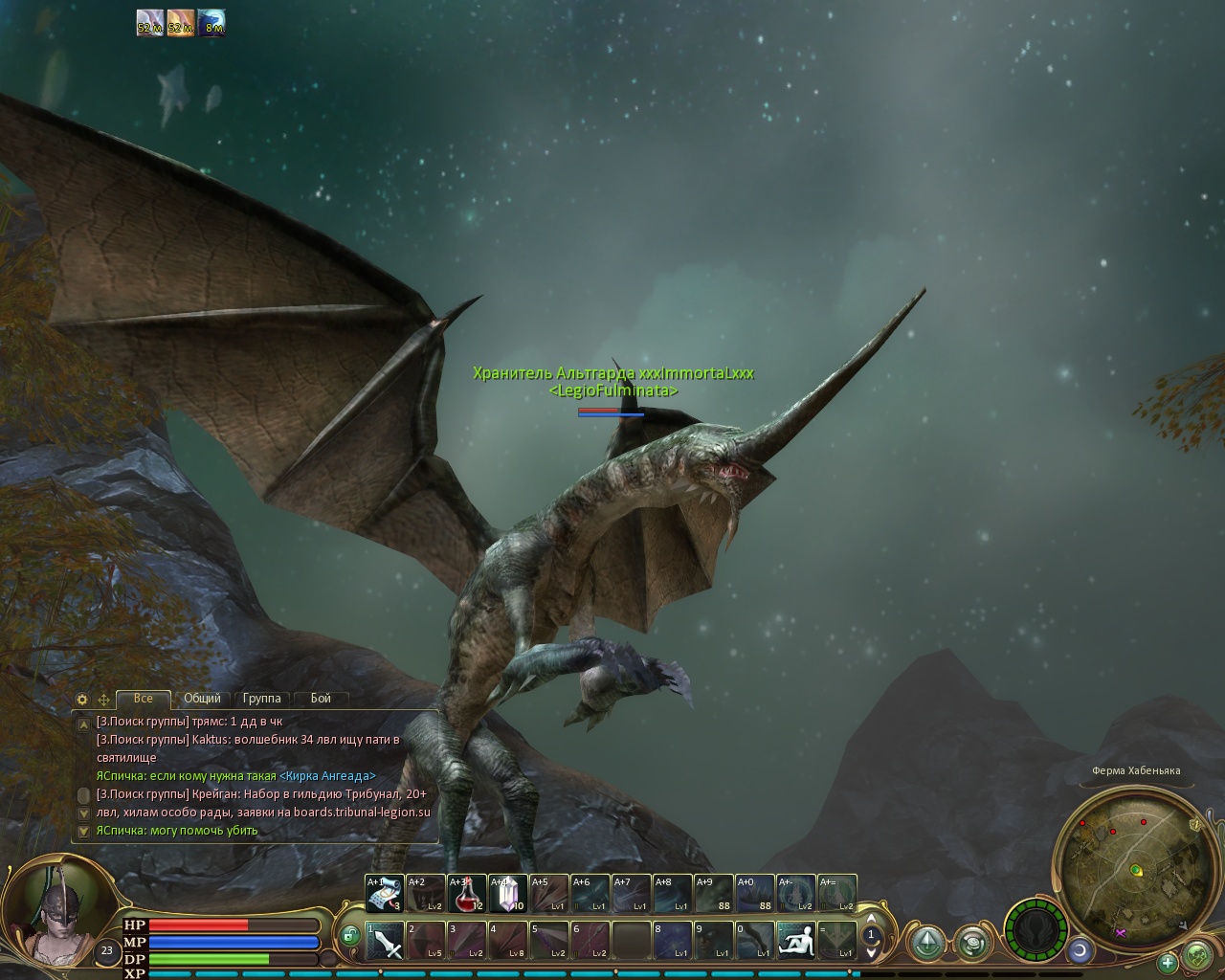Switch to the next hotbar page
The height and width of the screenshot is (980, 1225).
[871, 952]
